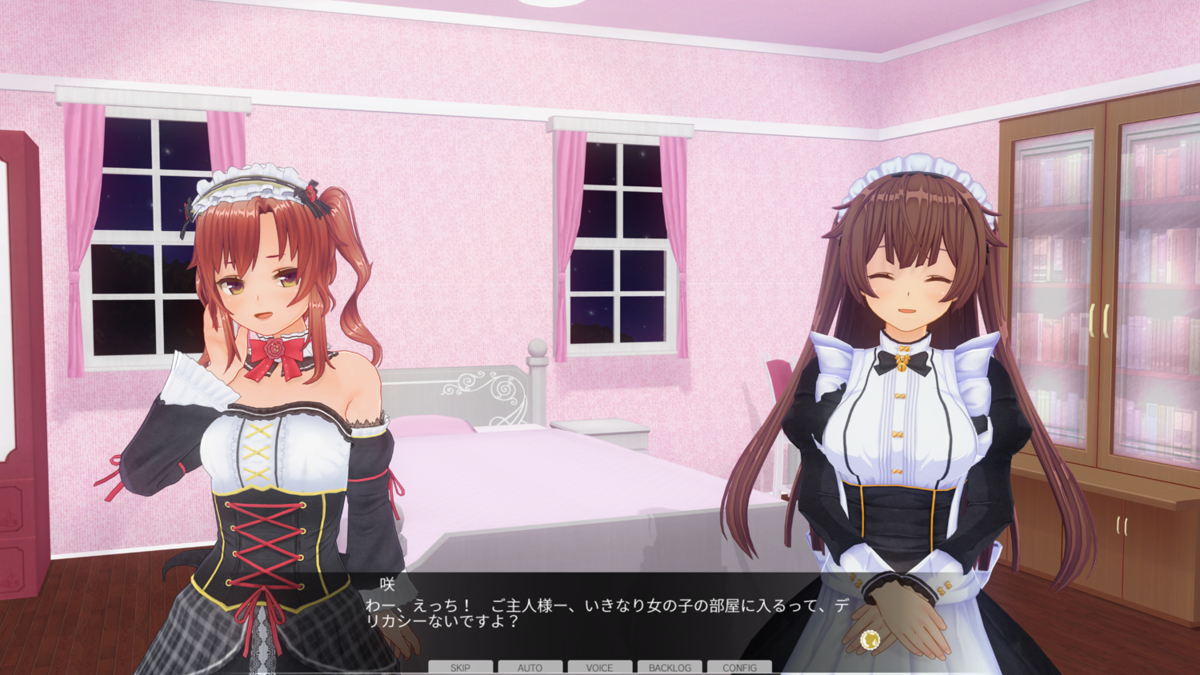1200x675 pixels.
Task: Open the BACKLOG history
Action: tap(669, 667)
